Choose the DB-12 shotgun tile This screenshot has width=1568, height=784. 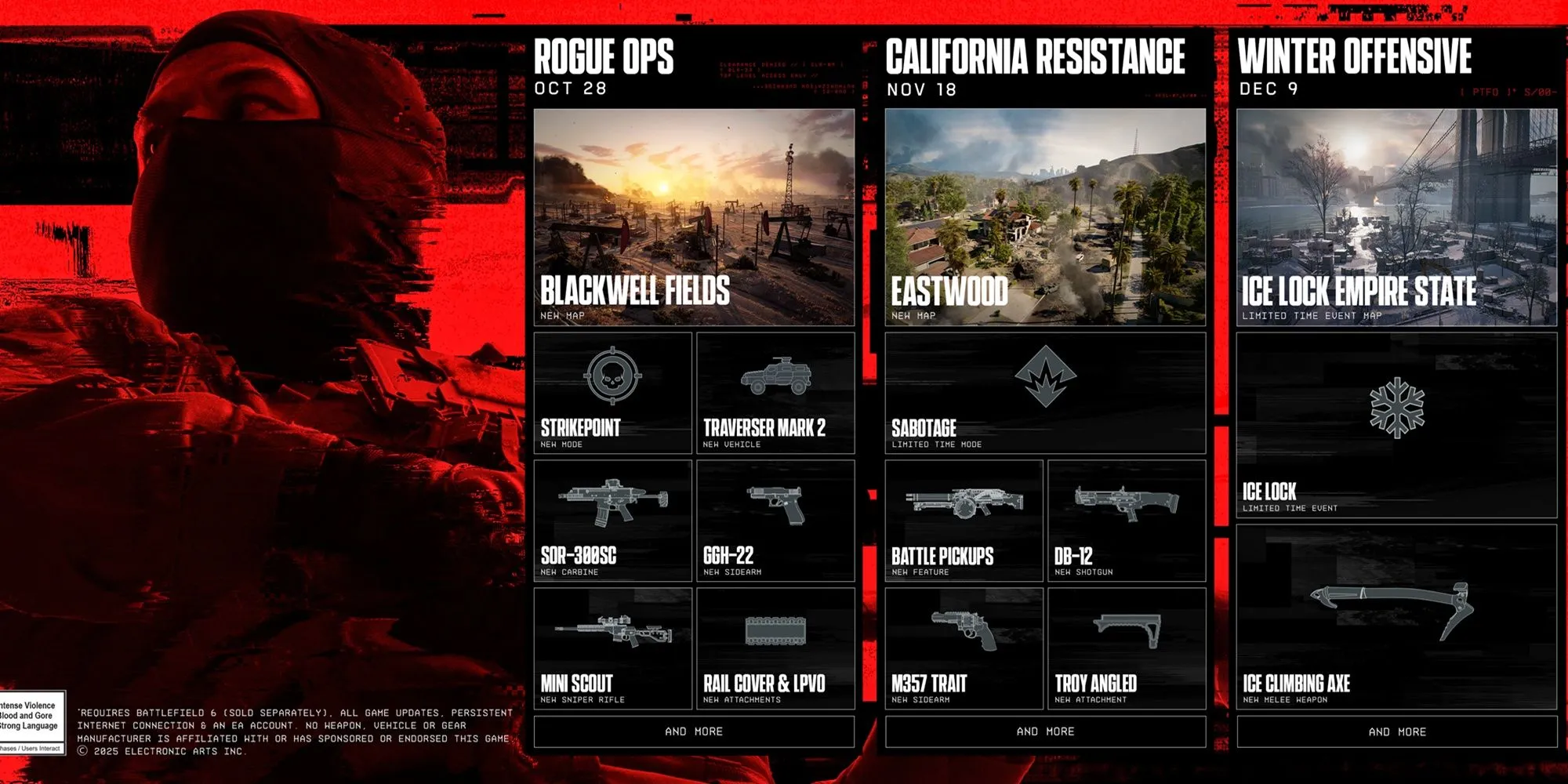tap(1127, 521)
